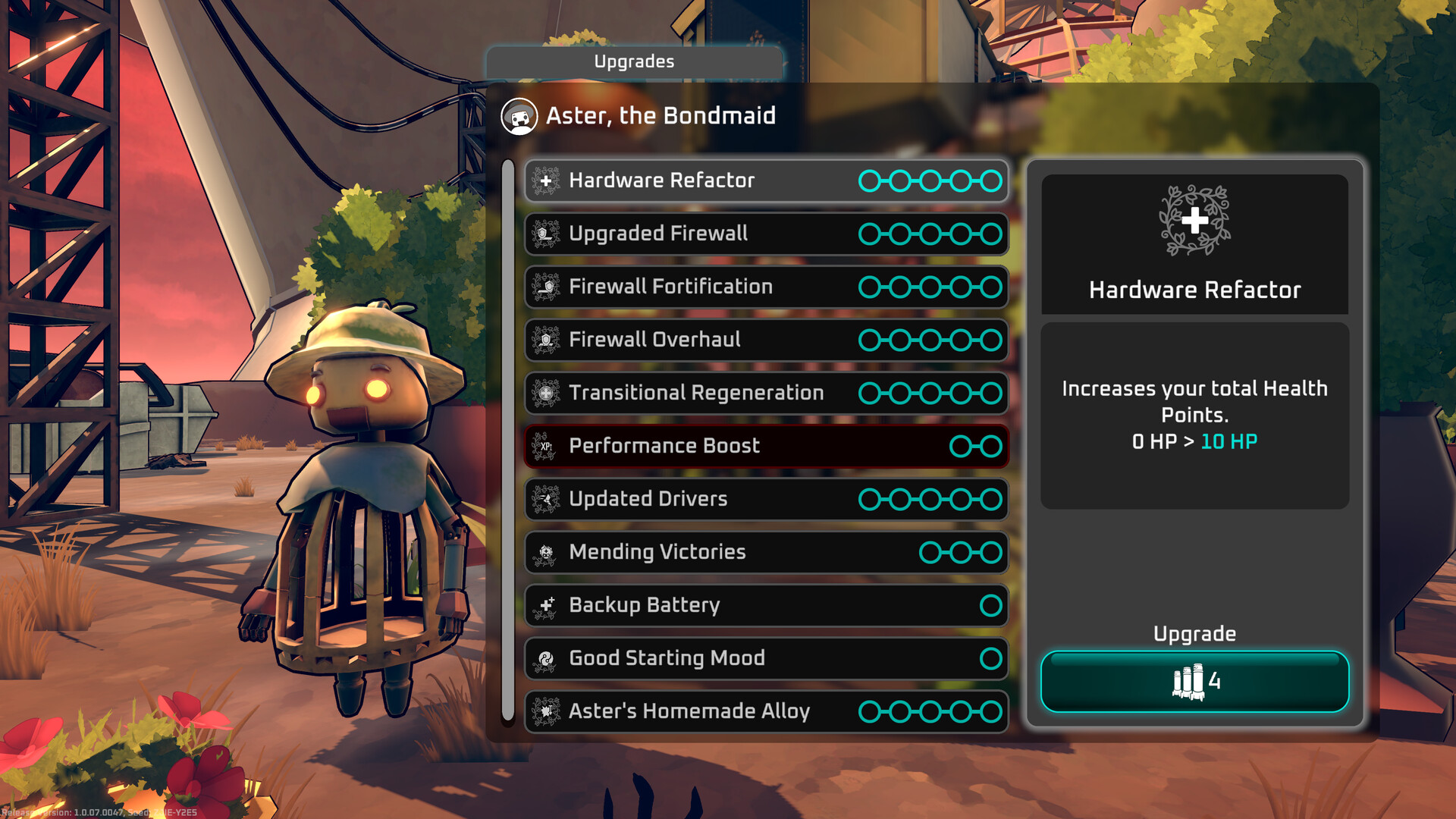The image size is (1456, 819).
Task: Select the Good Starting Mood upgrade
Action: 766,658
